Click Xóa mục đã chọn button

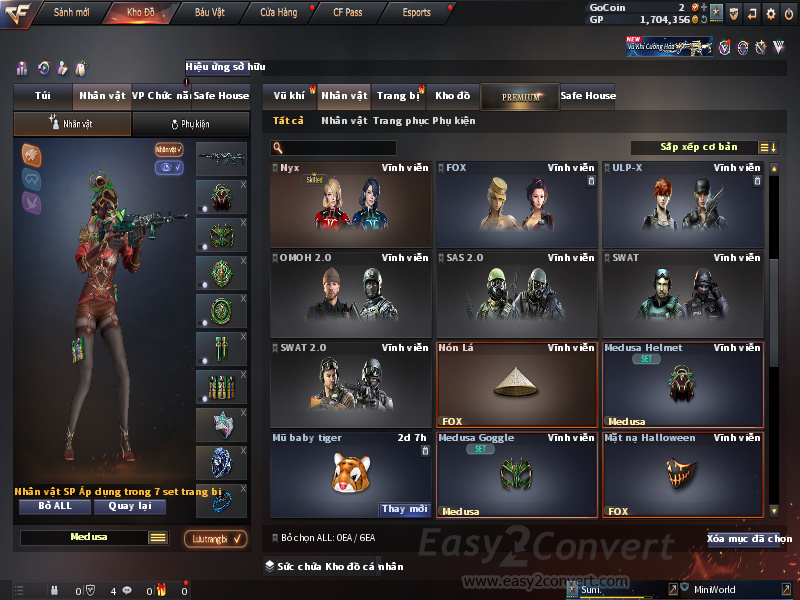pos(749,539)
